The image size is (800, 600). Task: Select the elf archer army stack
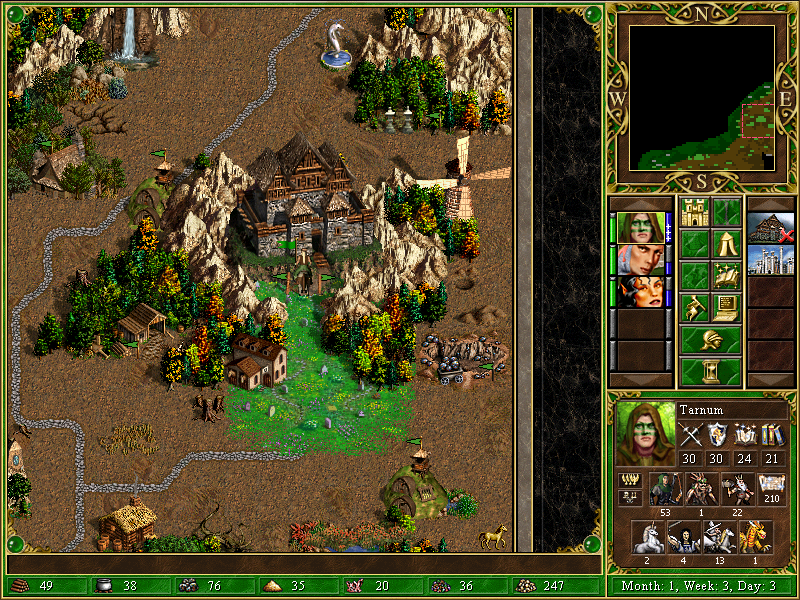point(663,488)
